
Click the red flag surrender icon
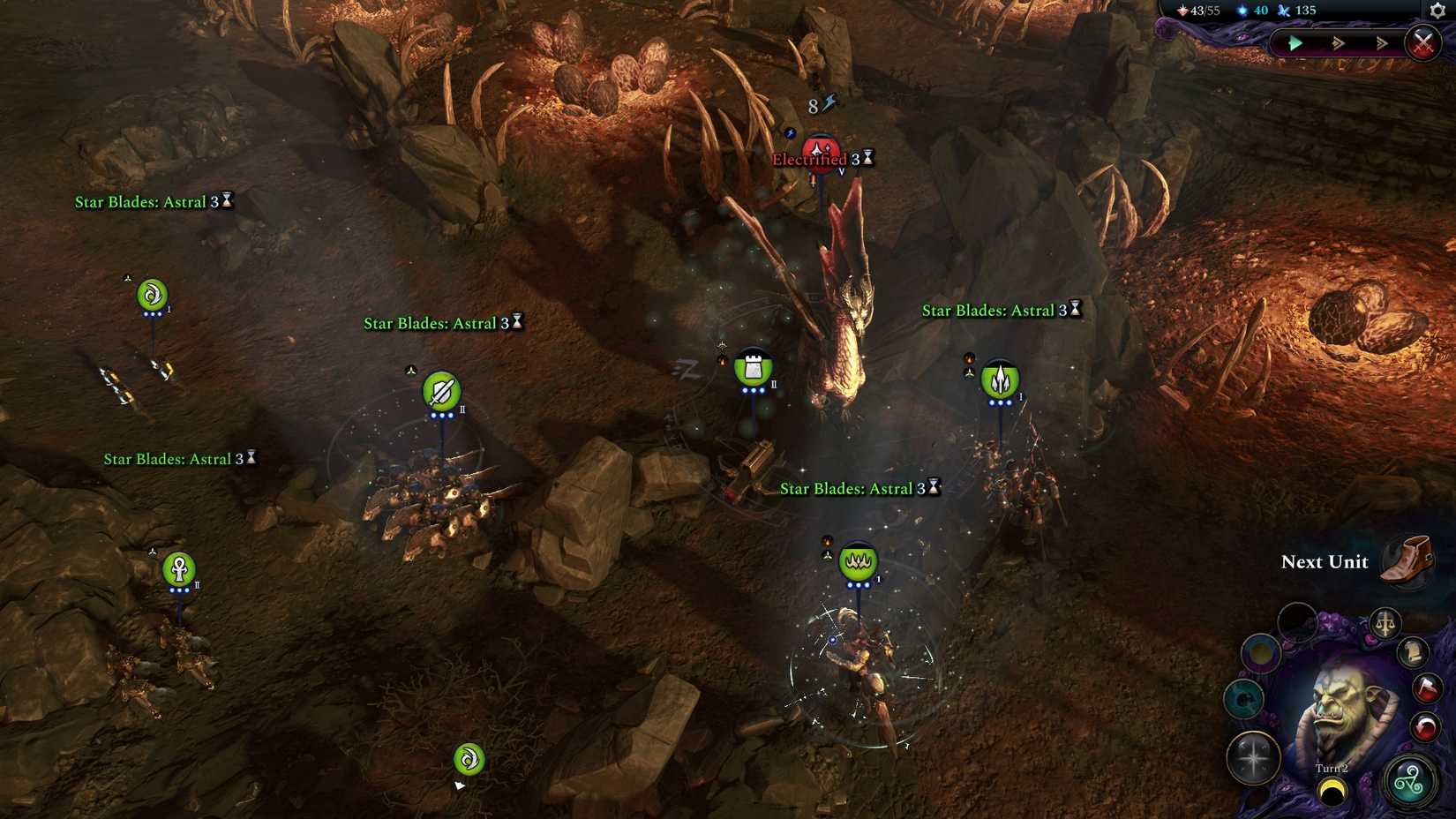tap(1426, 688)
